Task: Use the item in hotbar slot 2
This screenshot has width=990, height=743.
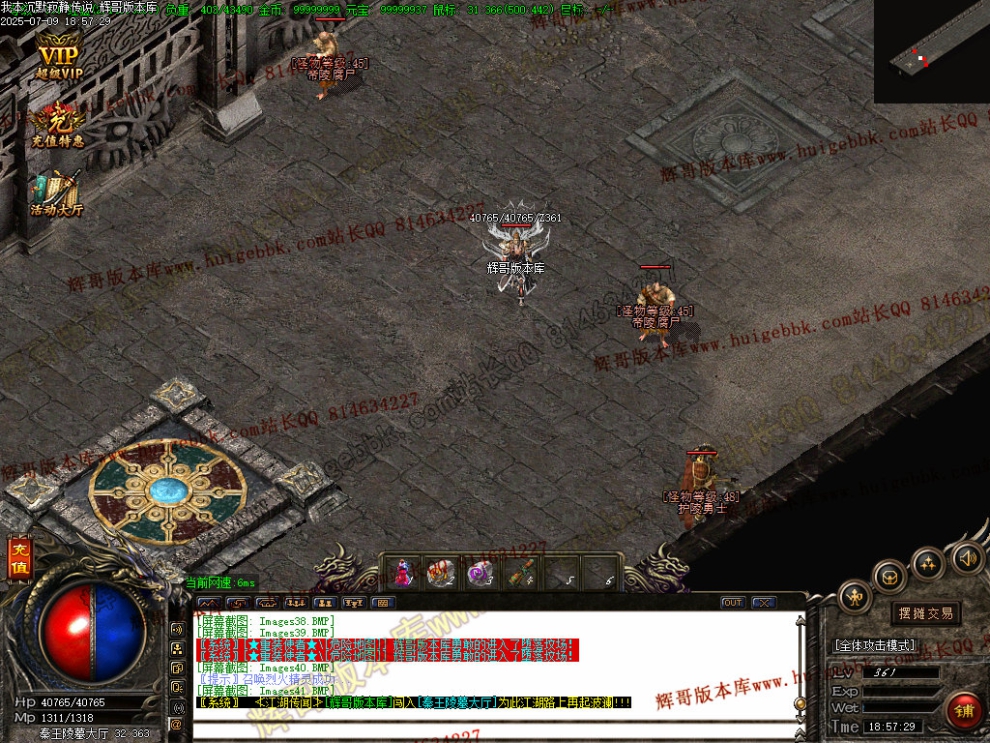Action: [x=441, y=573]
